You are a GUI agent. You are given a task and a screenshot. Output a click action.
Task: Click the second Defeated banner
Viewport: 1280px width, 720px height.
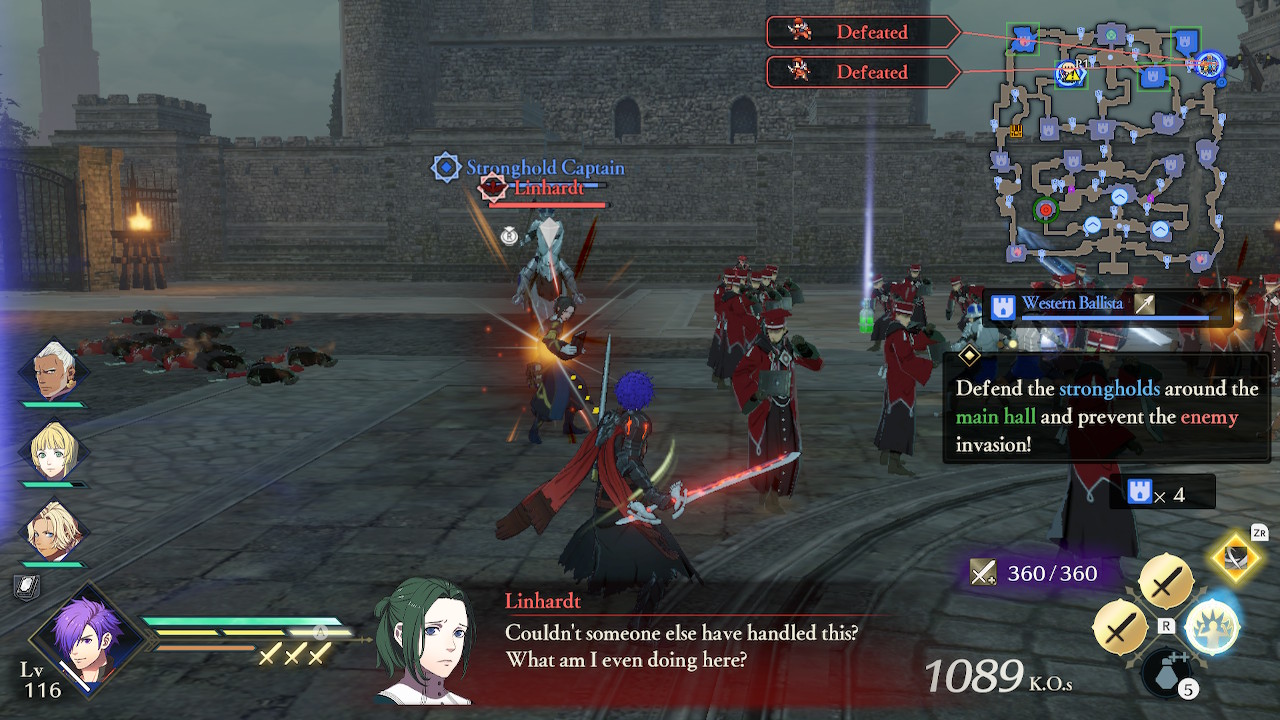[x=868, y=72]
